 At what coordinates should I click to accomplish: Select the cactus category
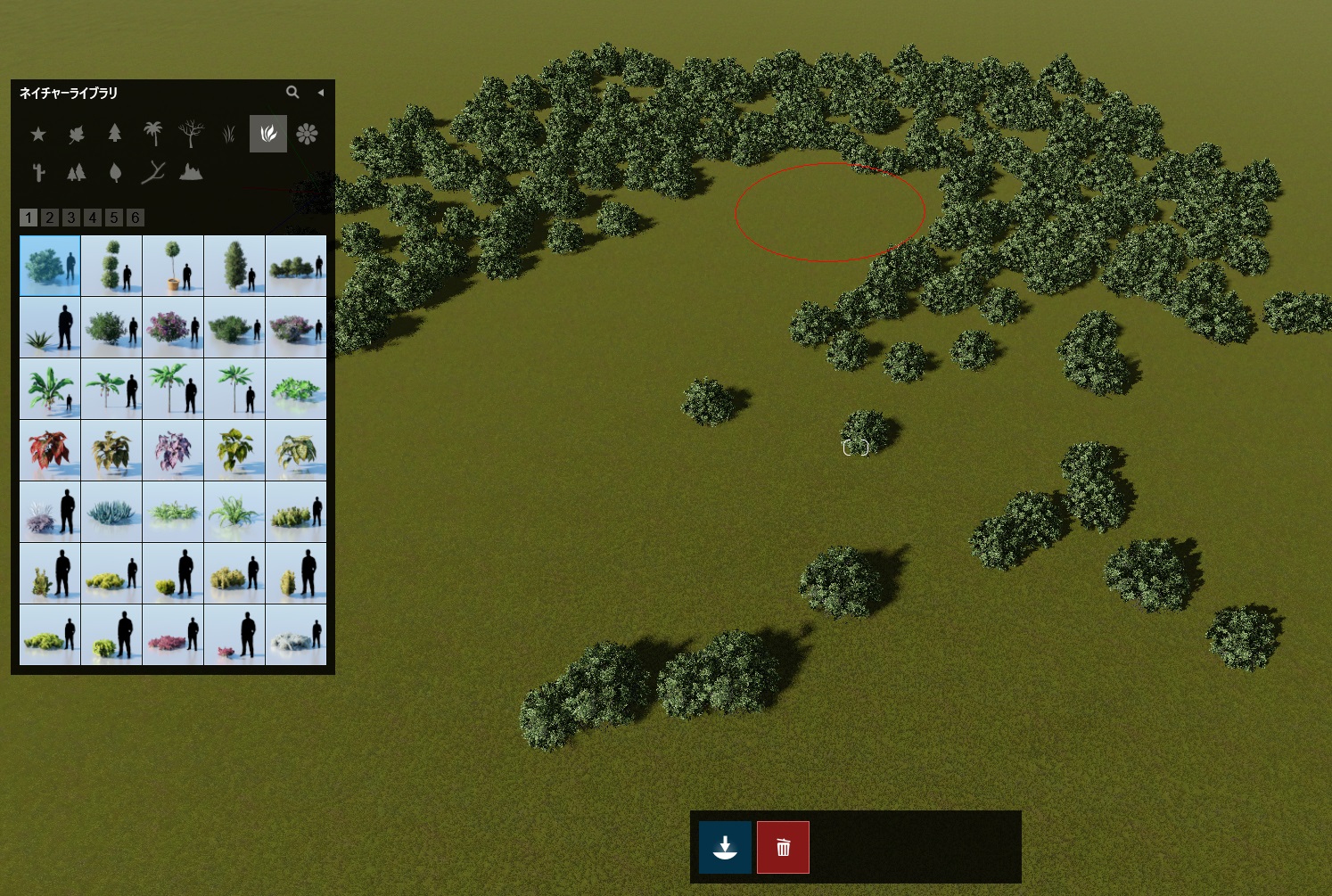point(38,172)
